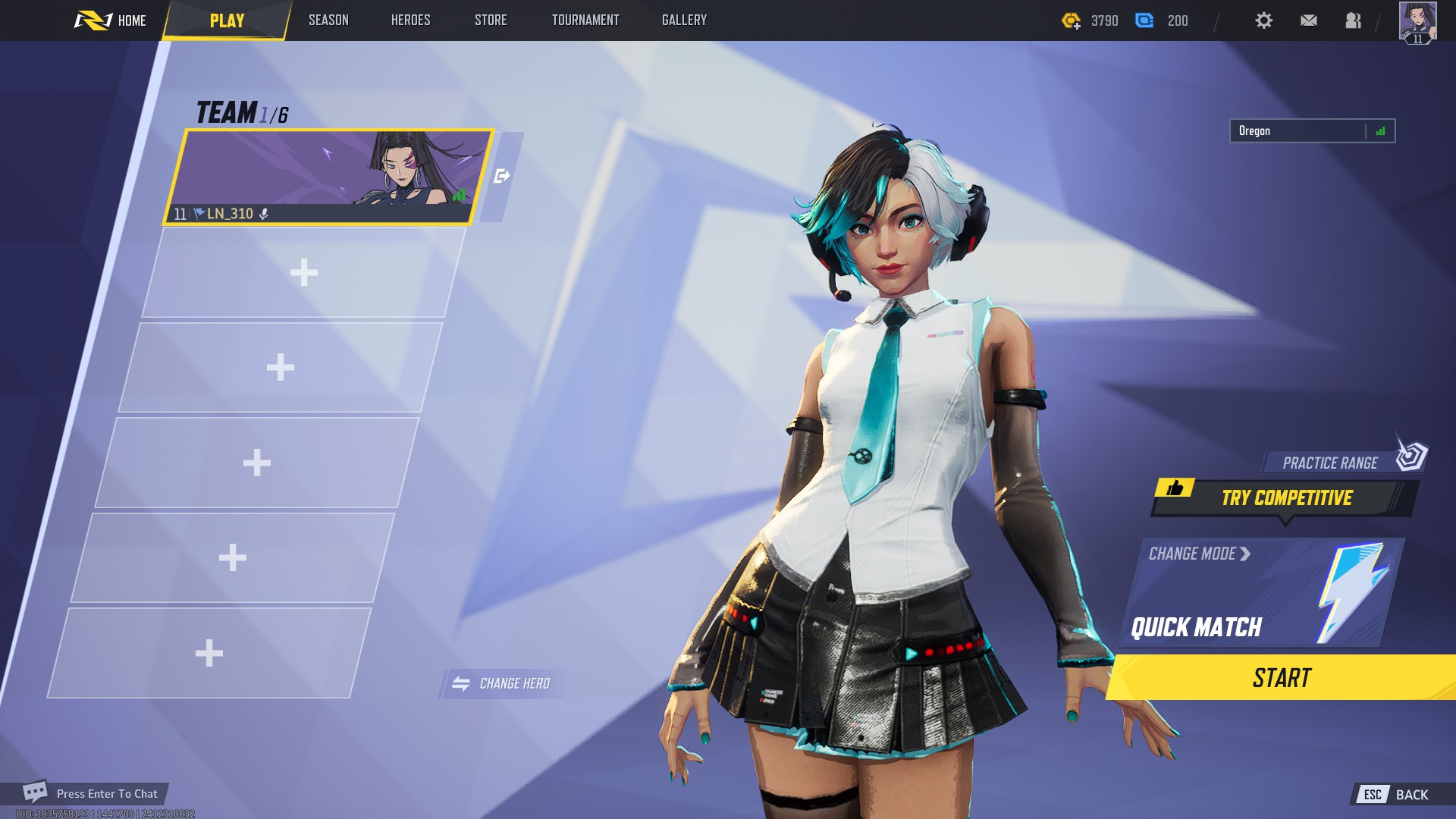Click the green signal bars on LN_310's card
1456x819 pixels.
[x=459, y=196]
